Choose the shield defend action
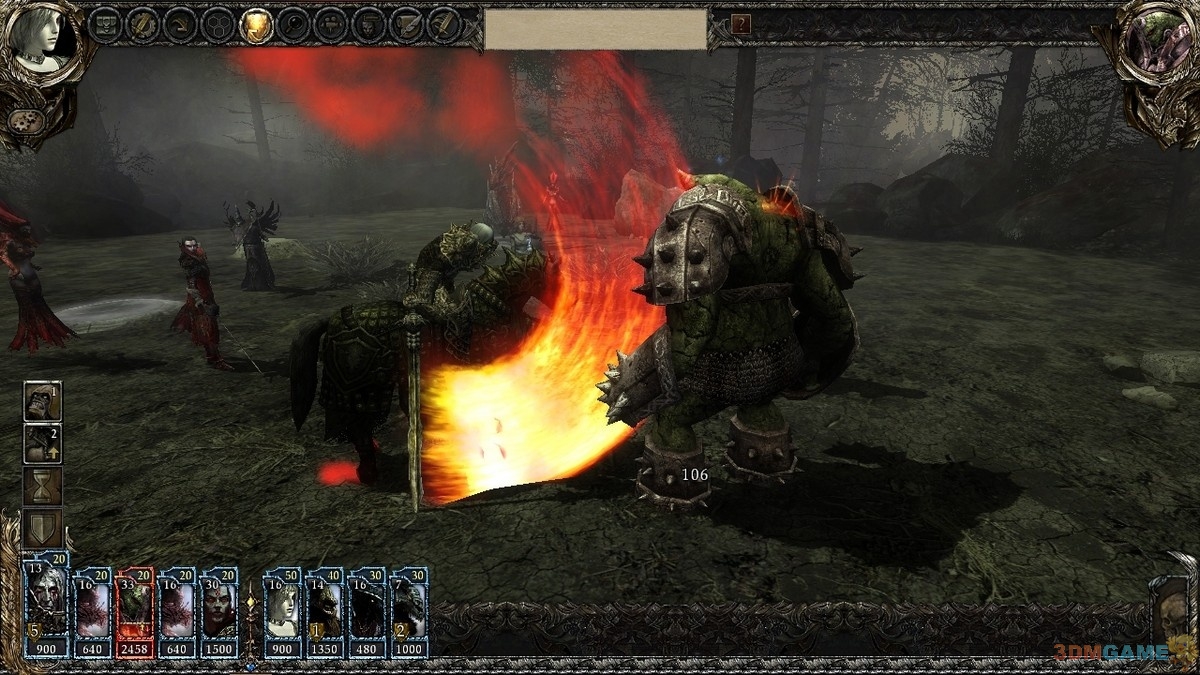The image size is (1200, 675). 43,528
